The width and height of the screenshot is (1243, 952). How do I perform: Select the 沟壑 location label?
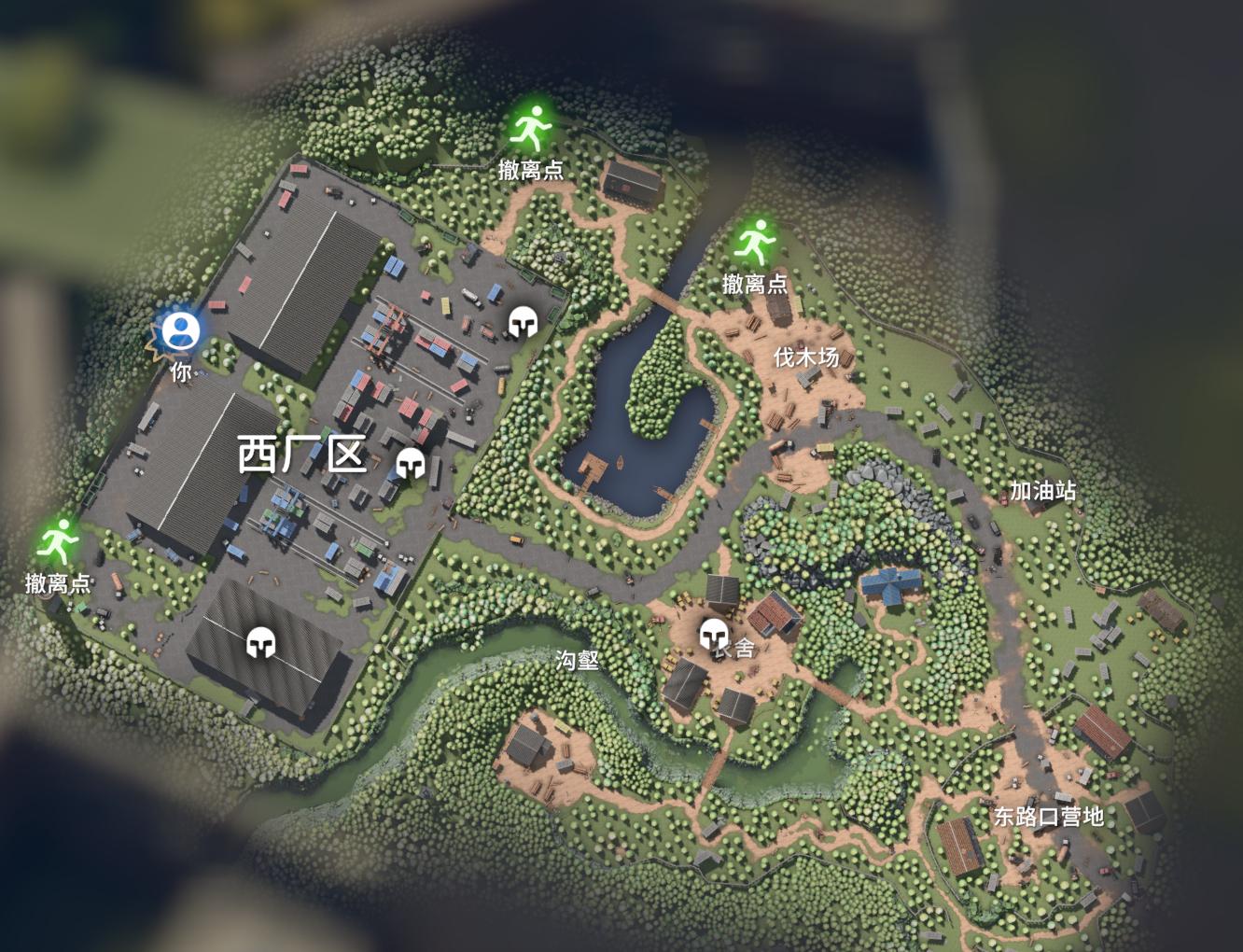[x=577, y=660]
